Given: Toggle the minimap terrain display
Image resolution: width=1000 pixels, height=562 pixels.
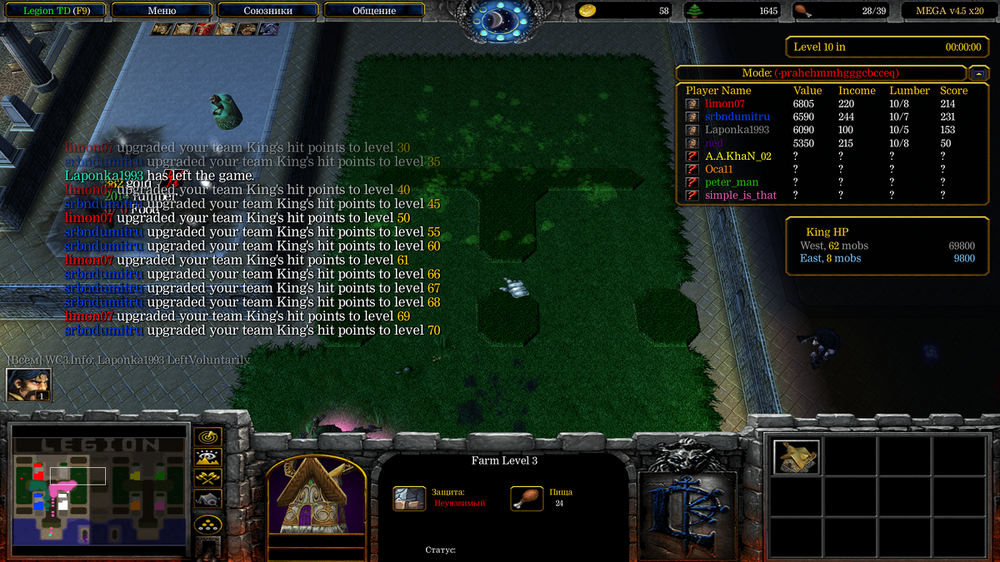Looking at the screenshot, I should pyautogui.click(x=208, y=458).
